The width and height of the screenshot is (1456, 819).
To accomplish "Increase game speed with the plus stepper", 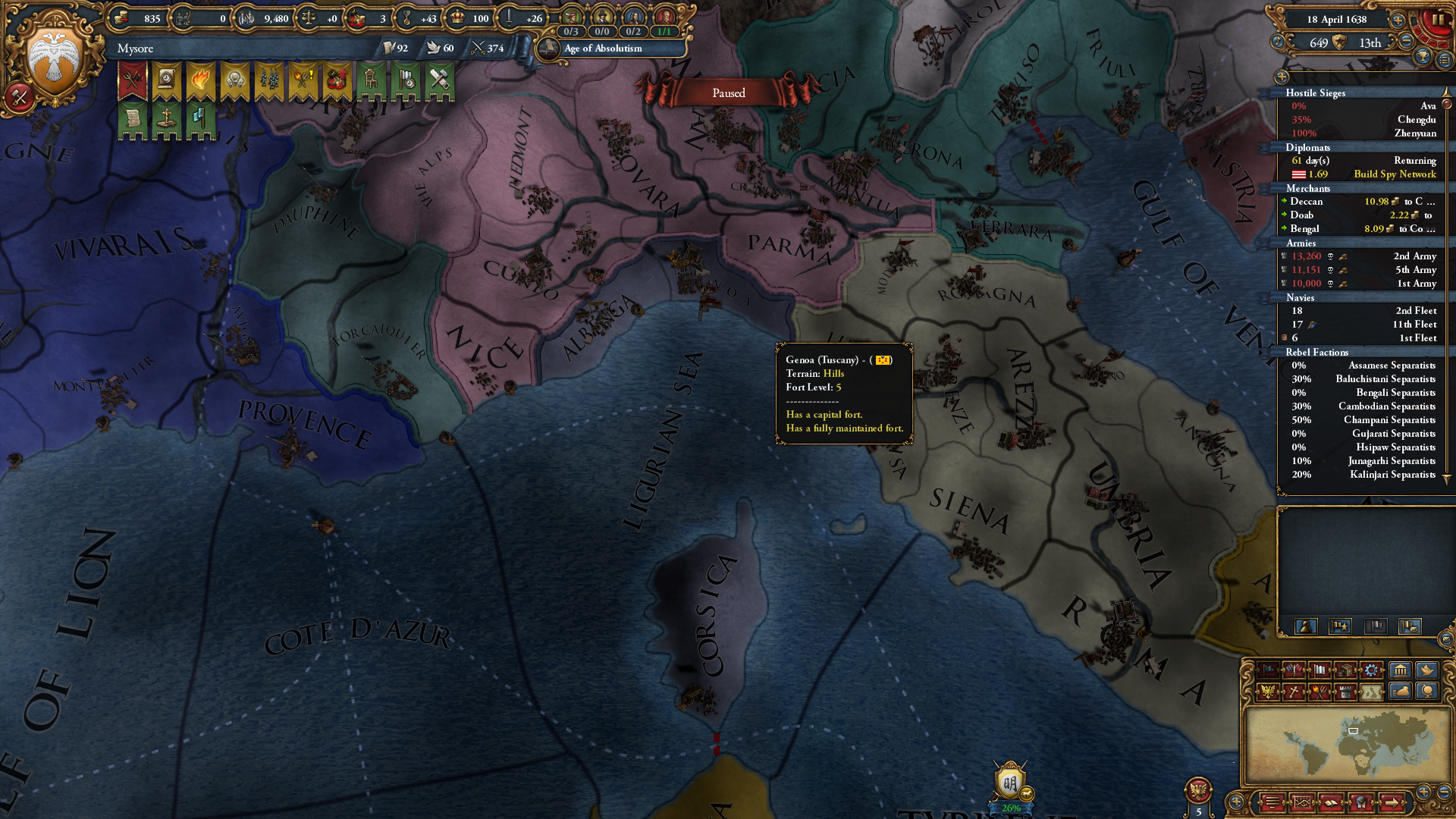I will [x=1398, y=20].
